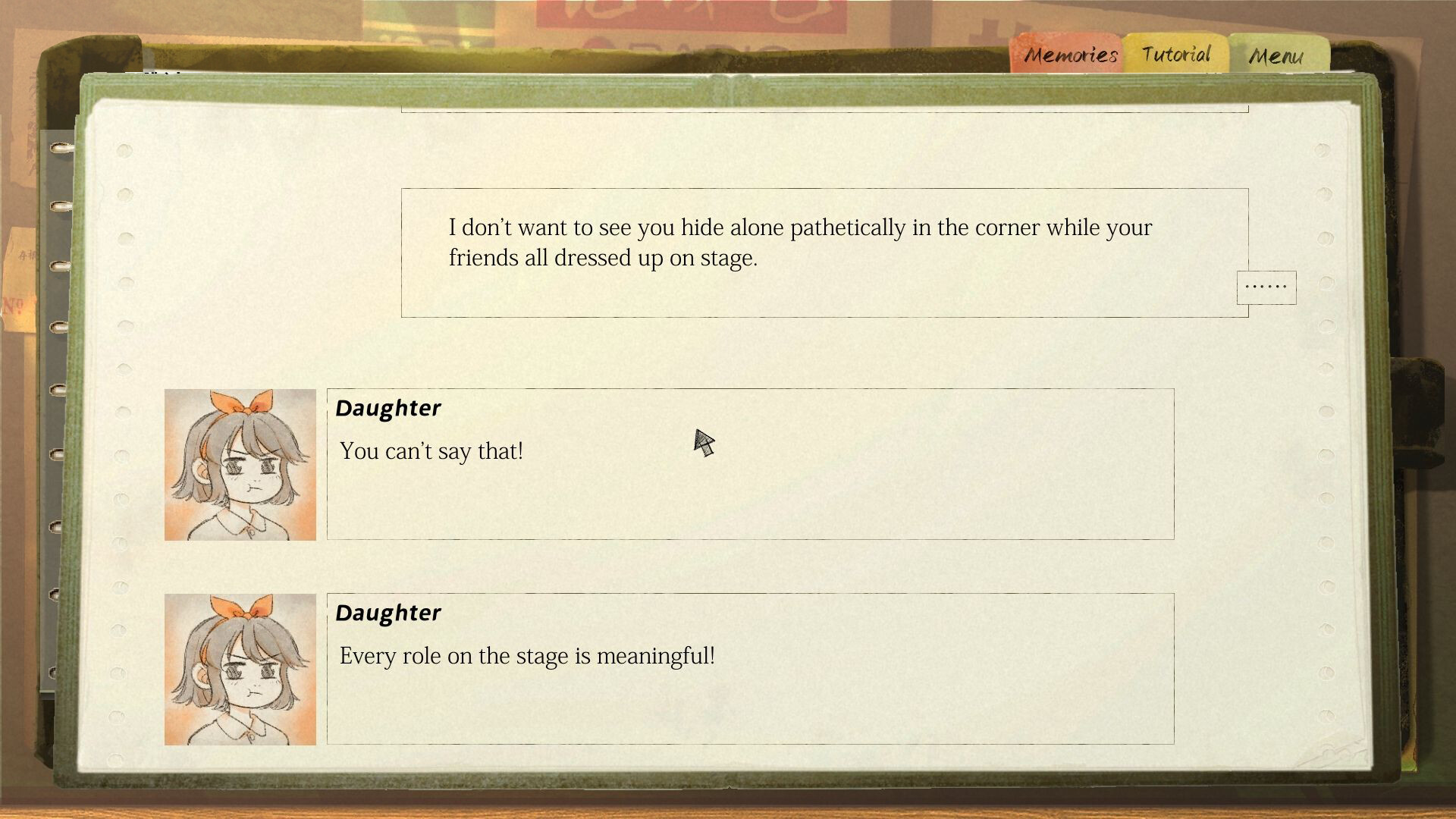Click the Daughter name label in the lower reply
Image resolution: width=1456 pixels, height=819 pixels.
click(388, 612)
